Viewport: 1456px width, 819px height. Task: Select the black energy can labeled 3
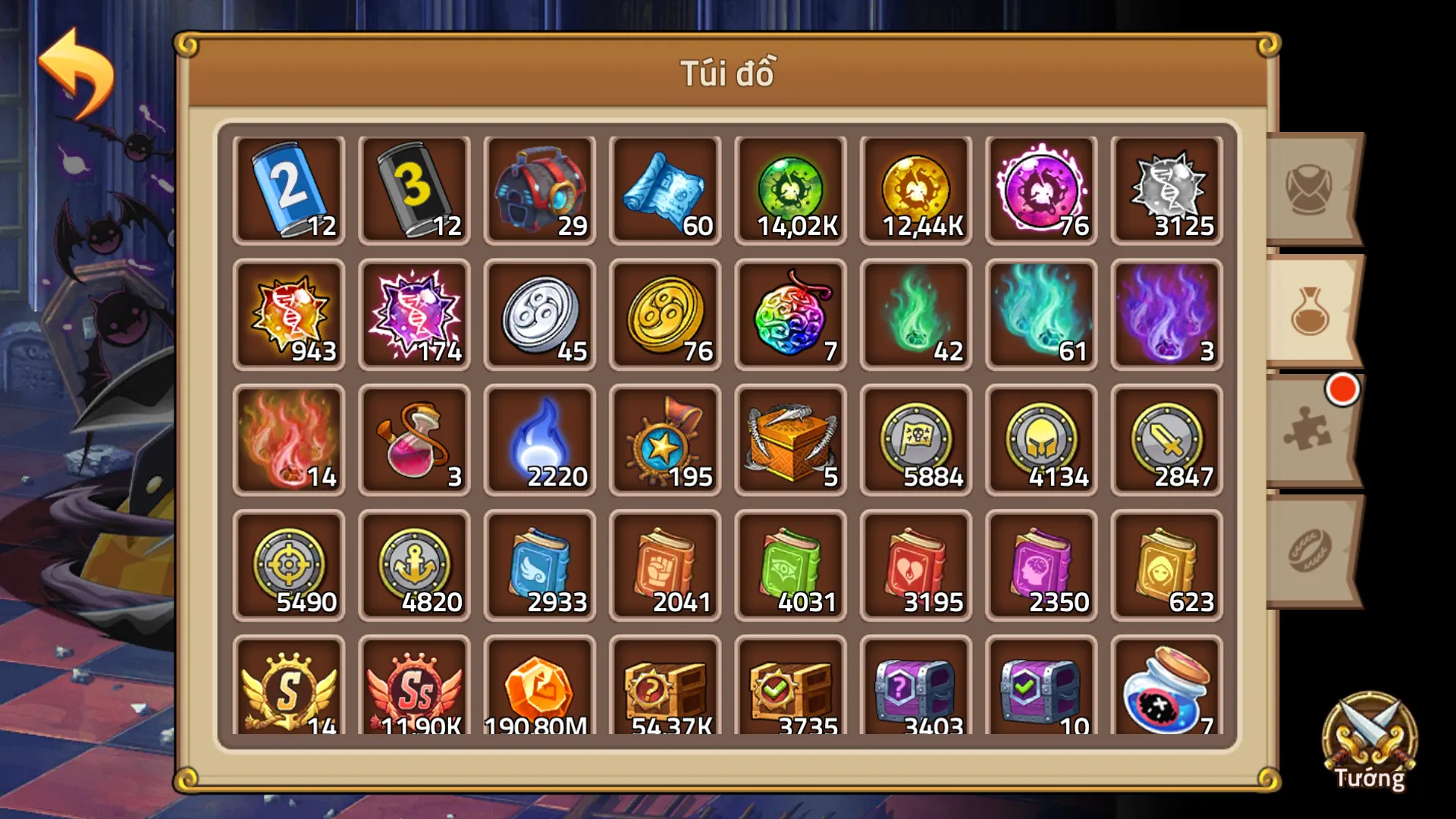point(415,190)
